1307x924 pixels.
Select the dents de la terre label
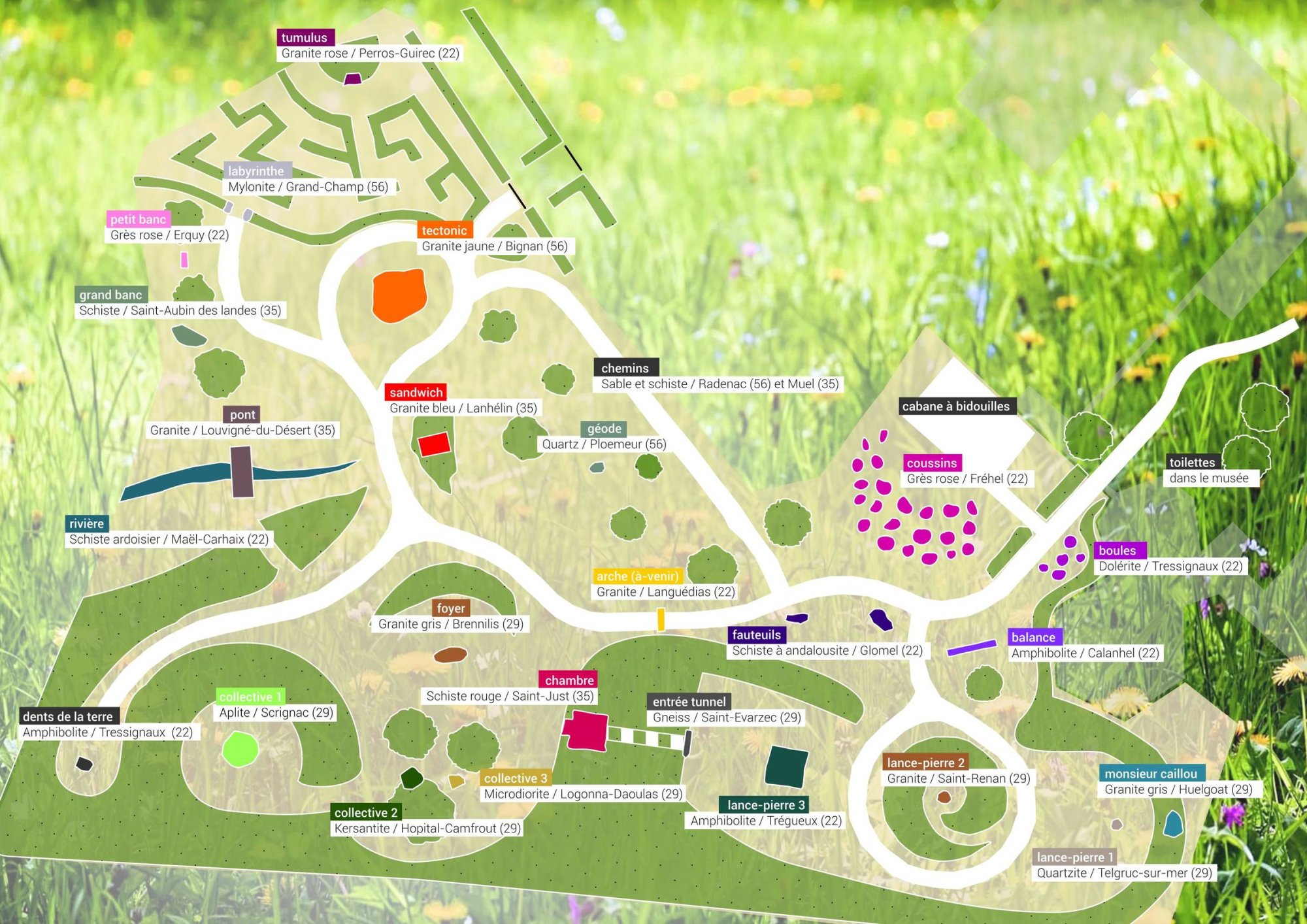click(67, 717)
